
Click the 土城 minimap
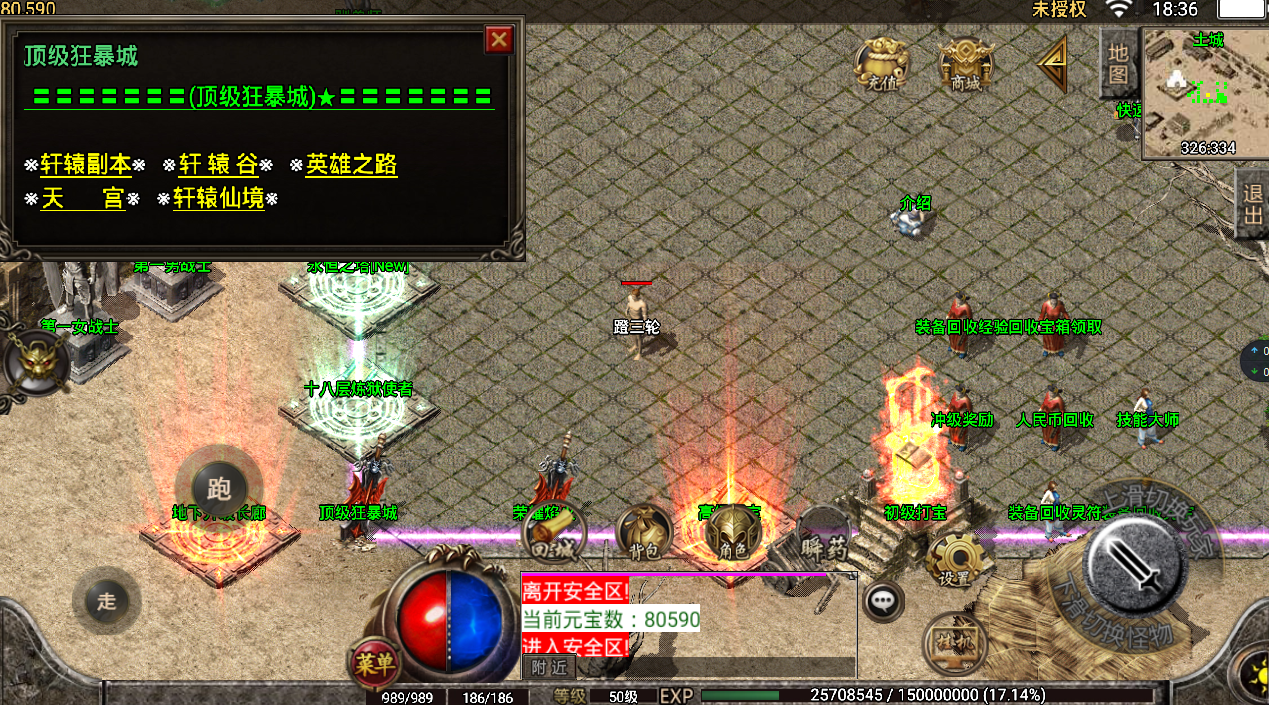pyautogui.click(x=1204, y=94)
